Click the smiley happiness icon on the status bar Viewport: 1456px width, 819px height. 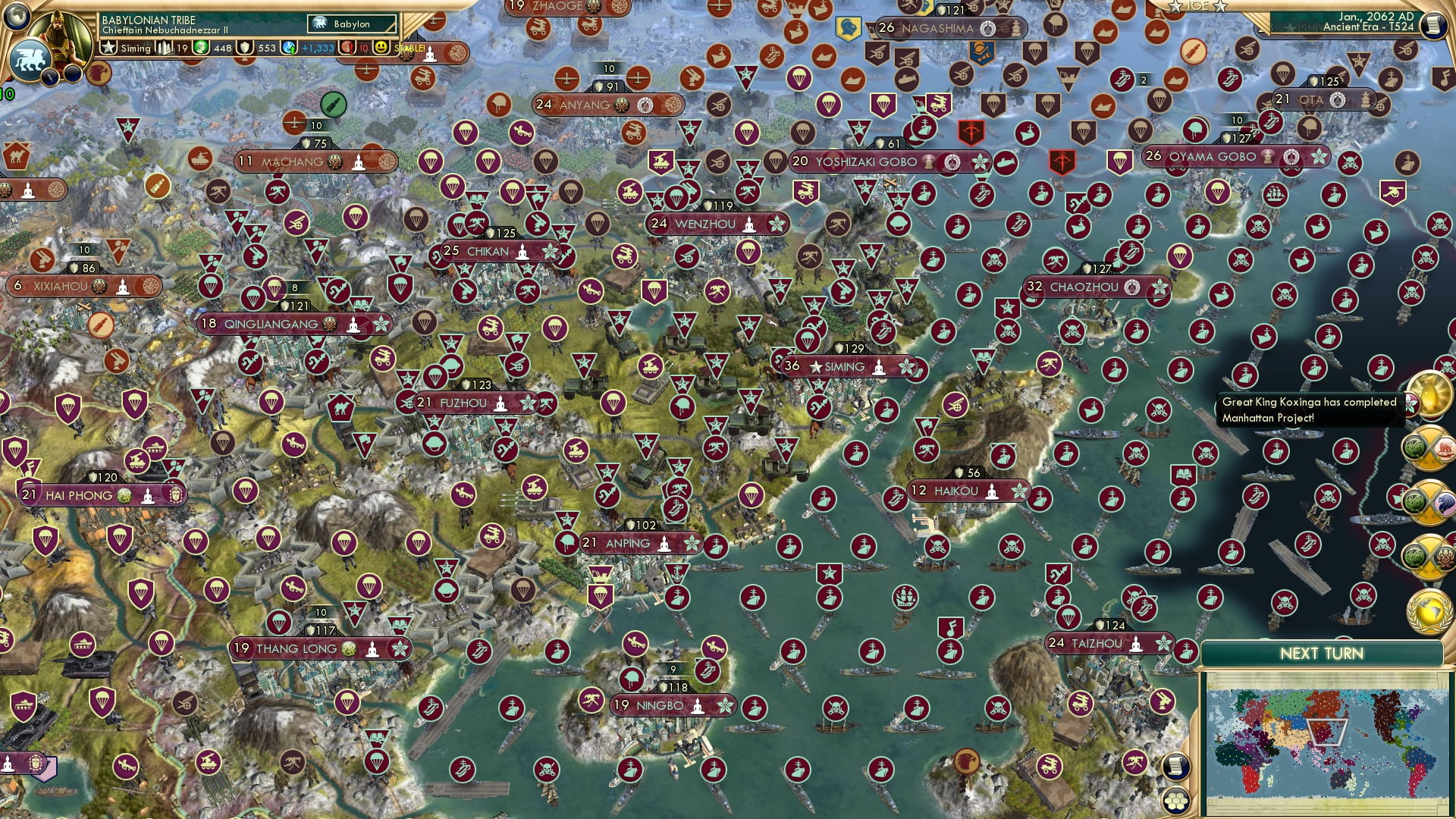point(381,48)
